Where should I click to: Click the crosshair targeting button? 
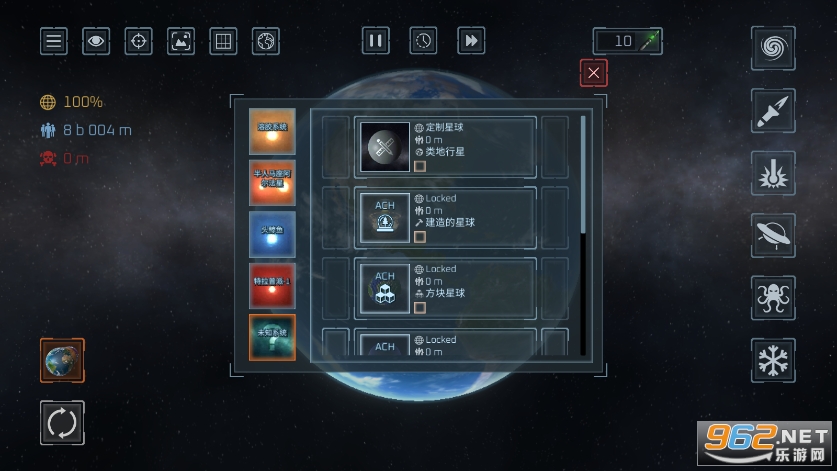coord(138,41)
